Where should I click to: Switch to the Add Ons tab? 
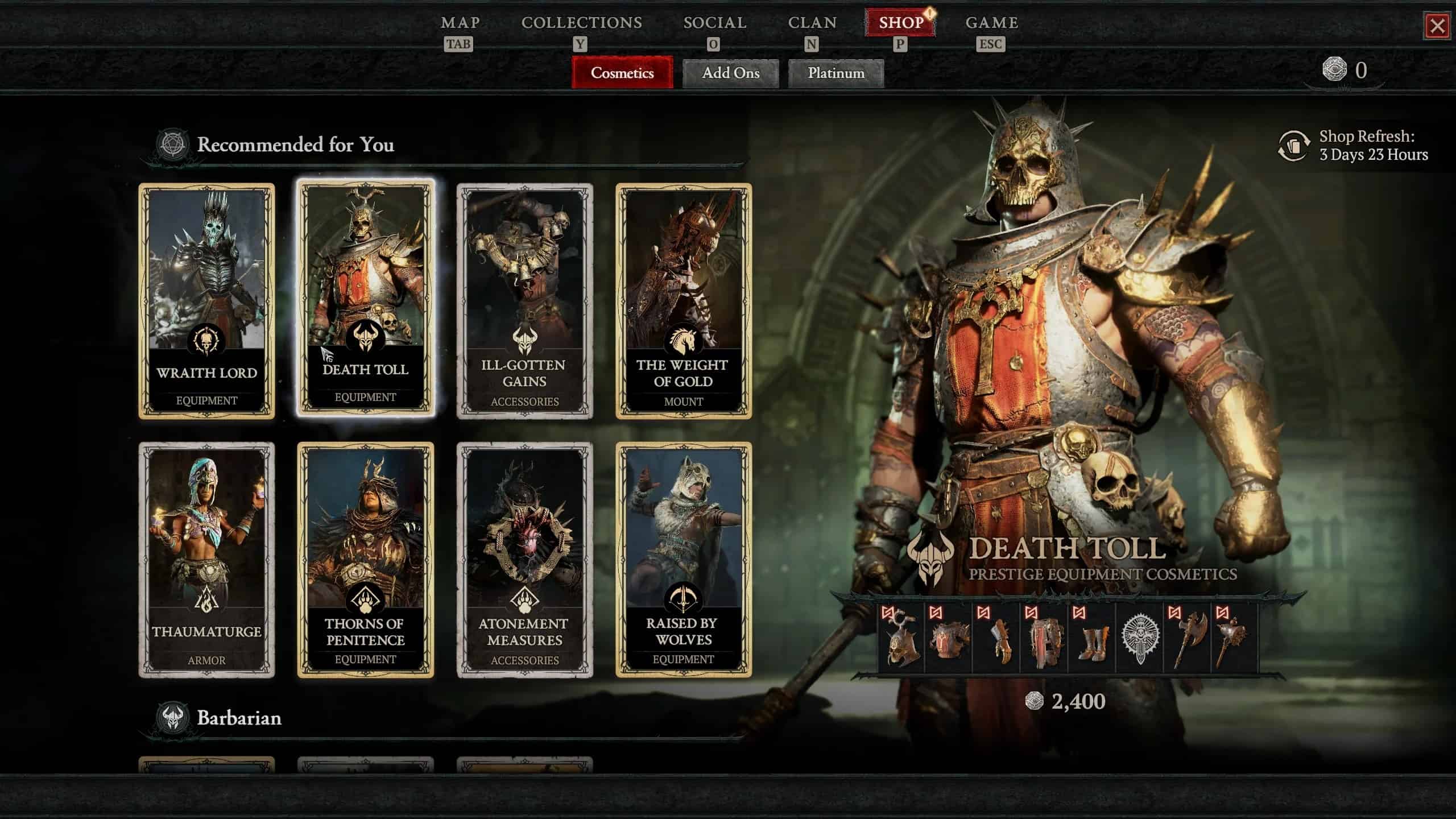(731, 73)
